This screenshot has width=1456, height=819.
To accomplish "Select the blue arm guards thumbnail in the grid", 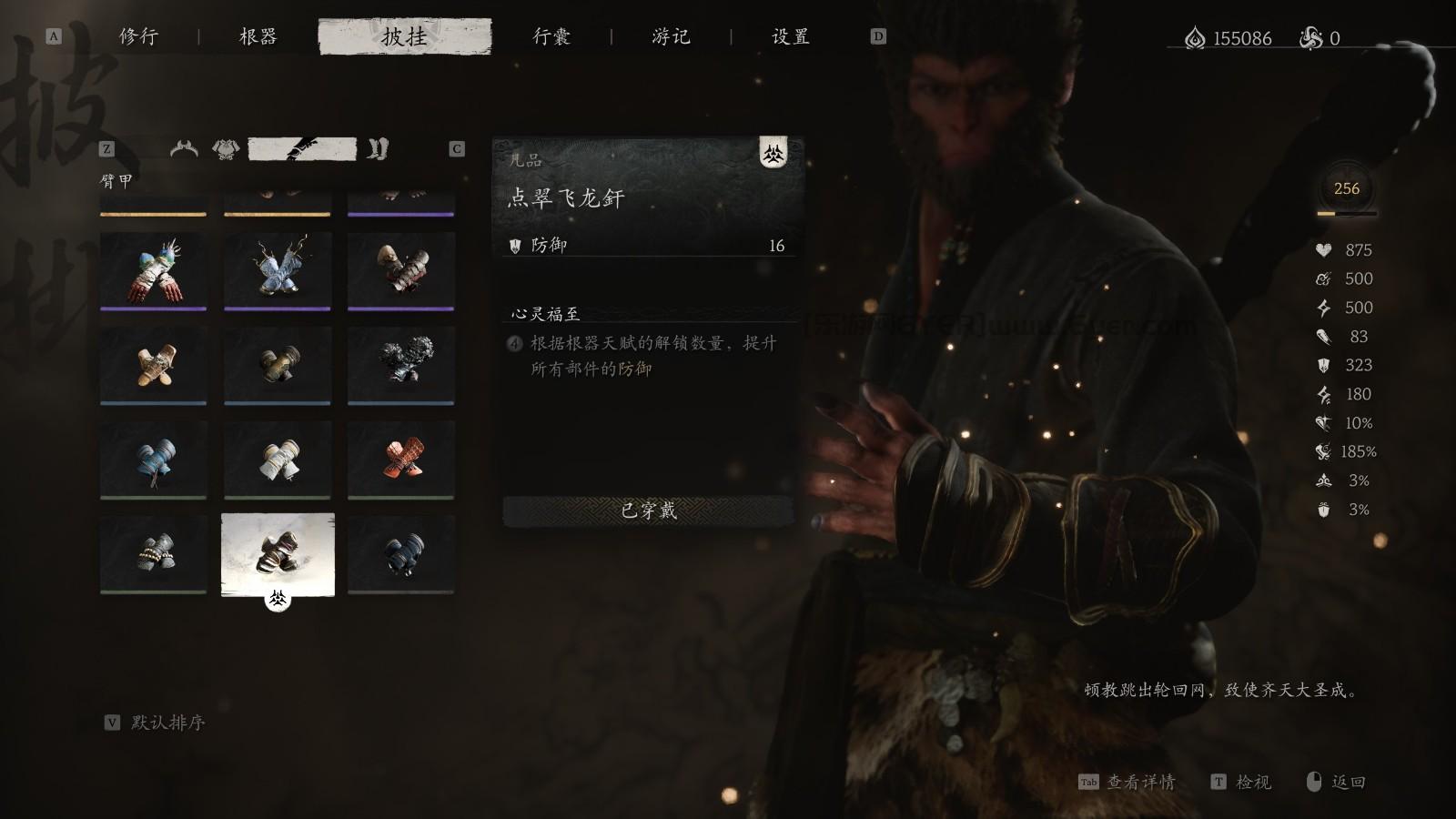I will (x=154, y=460).
